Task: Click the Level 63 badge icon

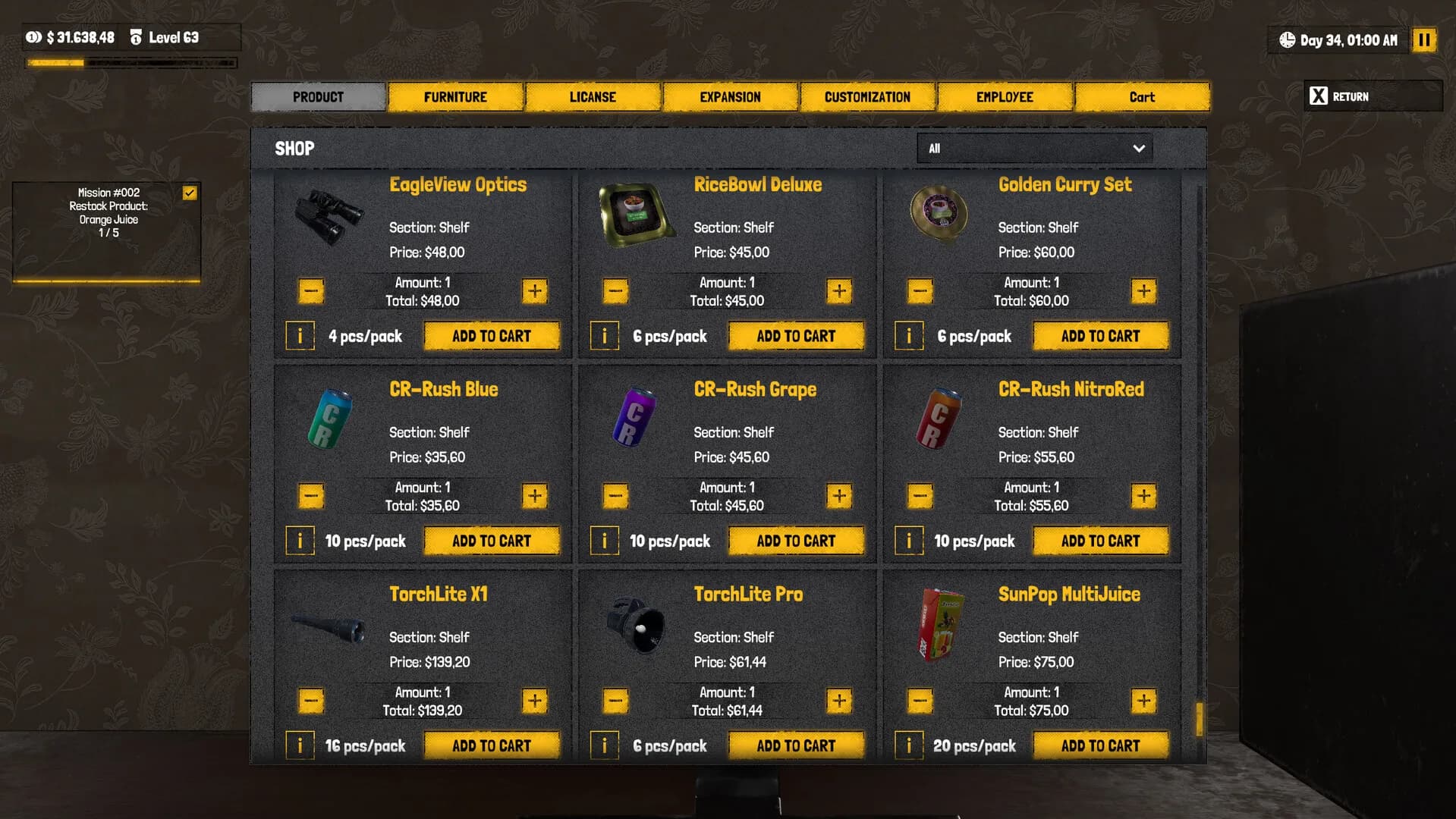Action: 137,36
